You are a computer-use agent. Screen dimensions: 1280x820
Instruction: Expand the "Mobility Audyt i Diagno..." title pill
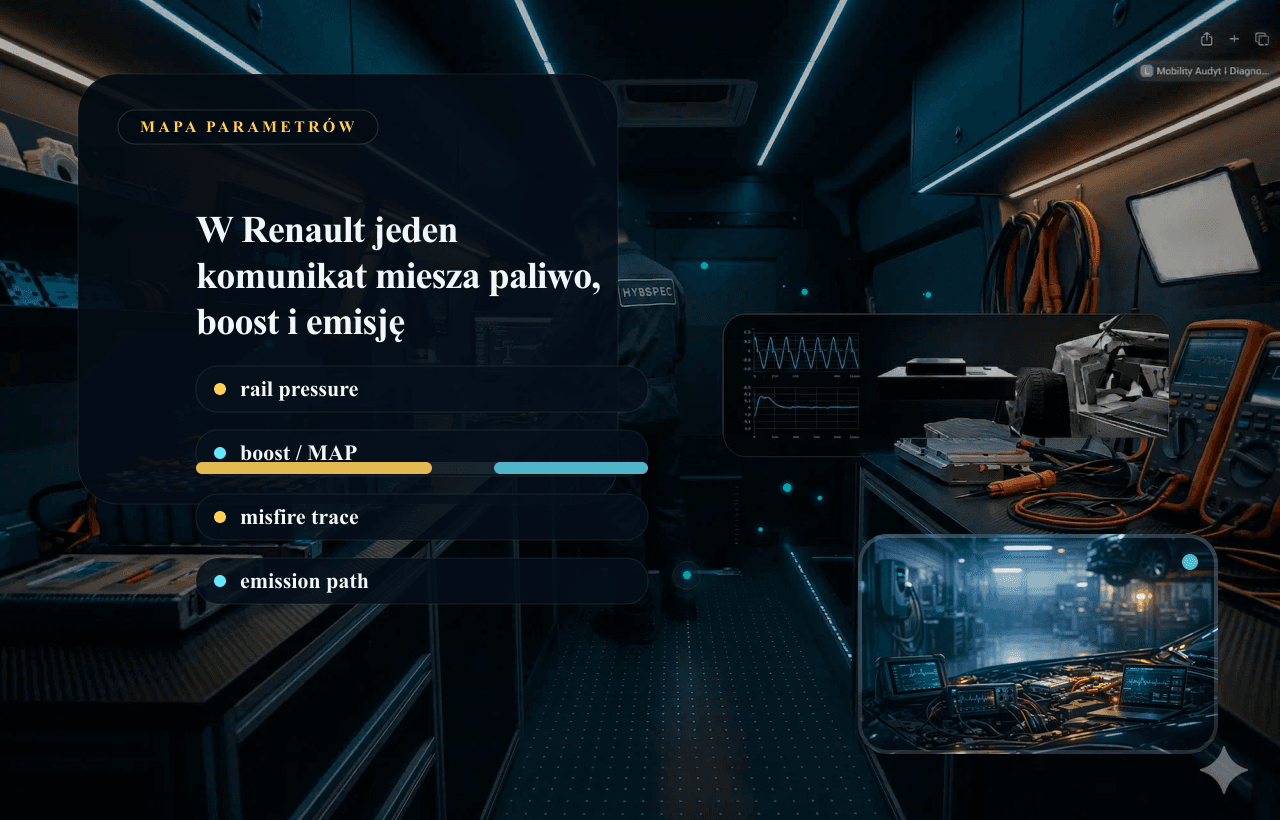(x=1210, y=71)
